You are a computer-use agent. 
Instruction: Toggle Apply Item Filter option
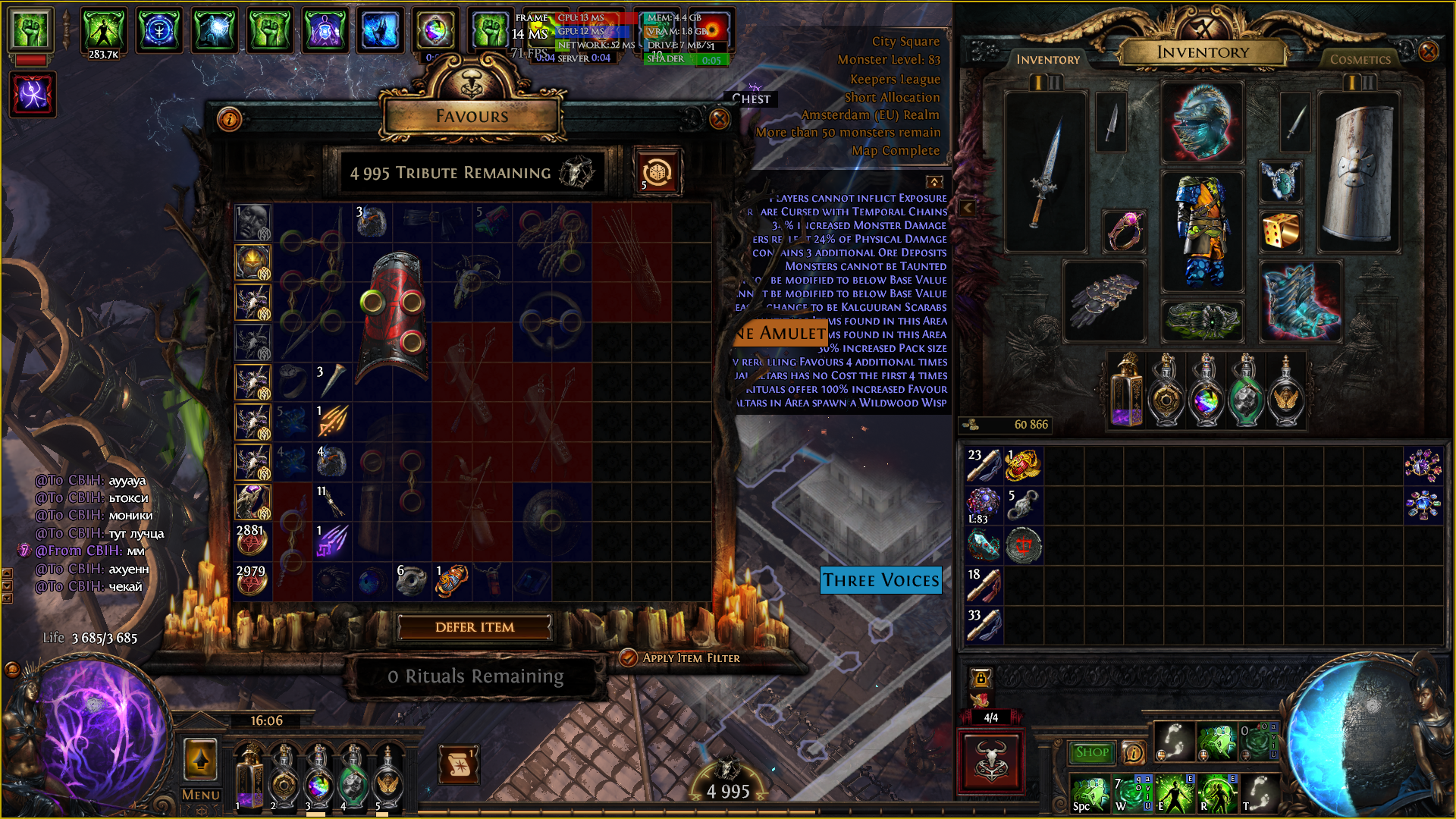click(628, 657)
